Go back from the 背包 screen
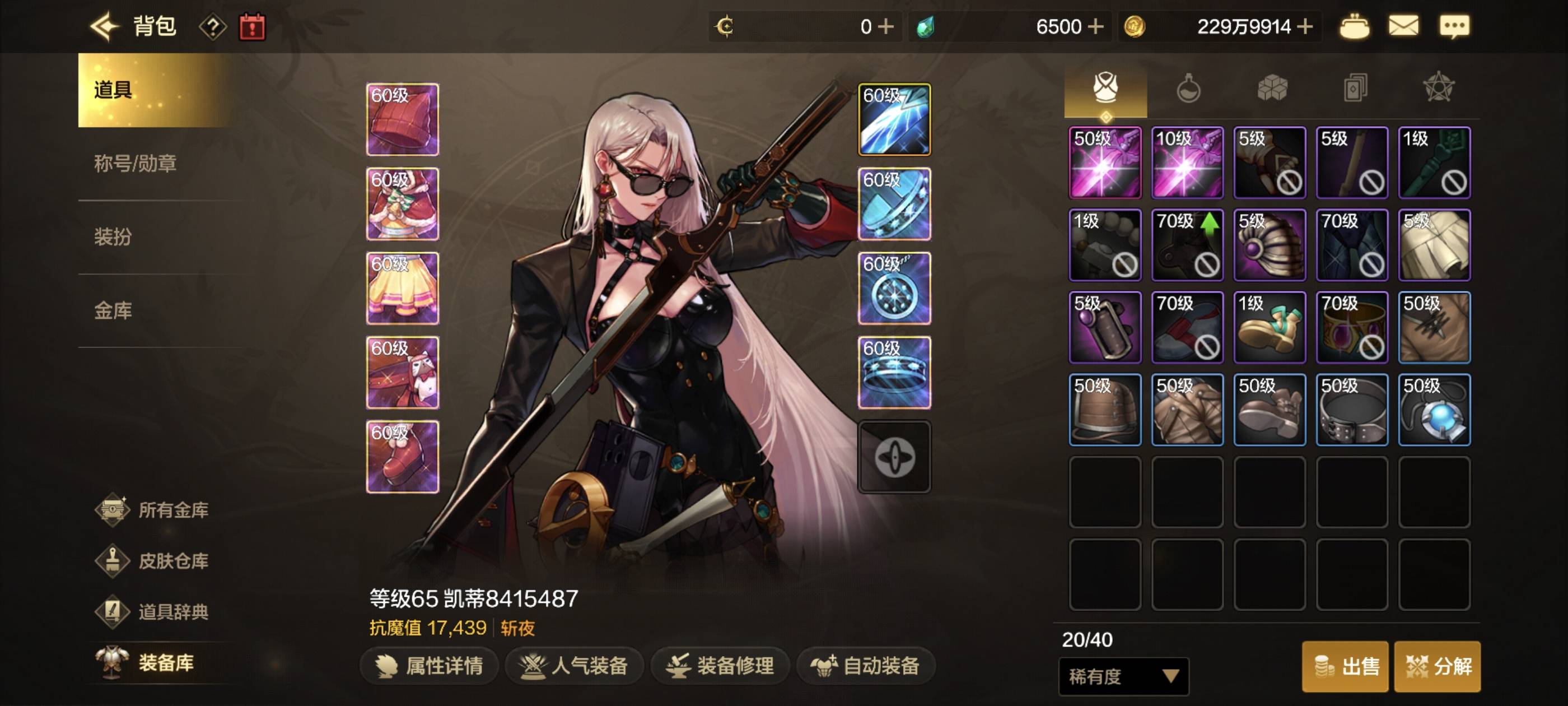1568x706 pixels. pyautogui.click(x=105, y=27)
